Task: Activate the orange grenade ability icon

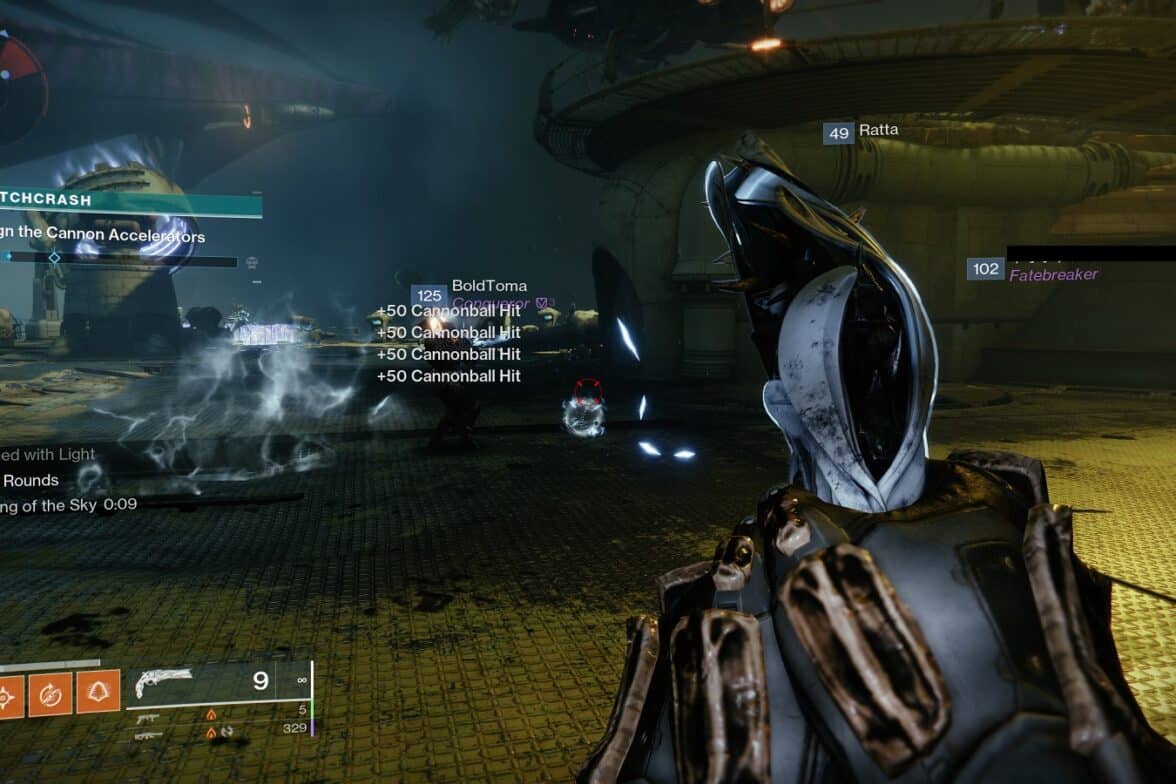Action: pyautogui.click(x=8, y=693)
